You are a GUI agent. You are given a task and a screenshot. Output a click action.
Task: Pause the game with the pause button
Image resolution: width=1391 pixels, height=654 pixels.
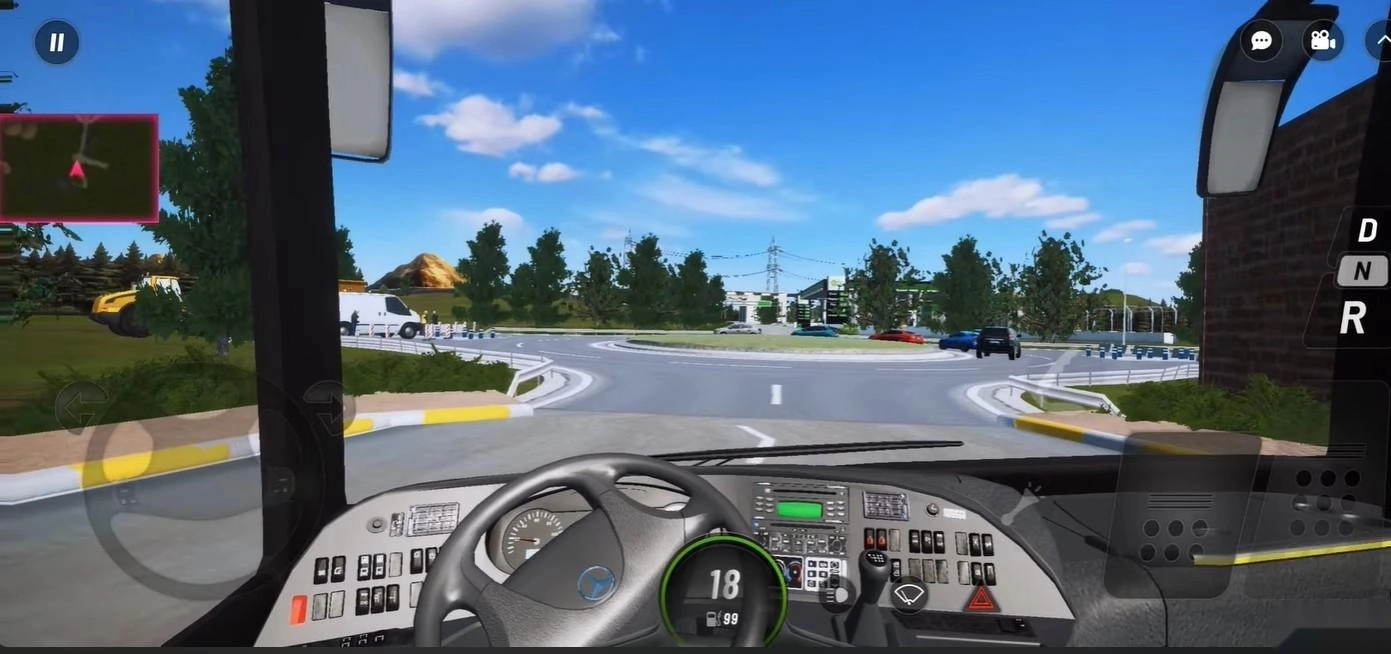(x=57, y=42)
